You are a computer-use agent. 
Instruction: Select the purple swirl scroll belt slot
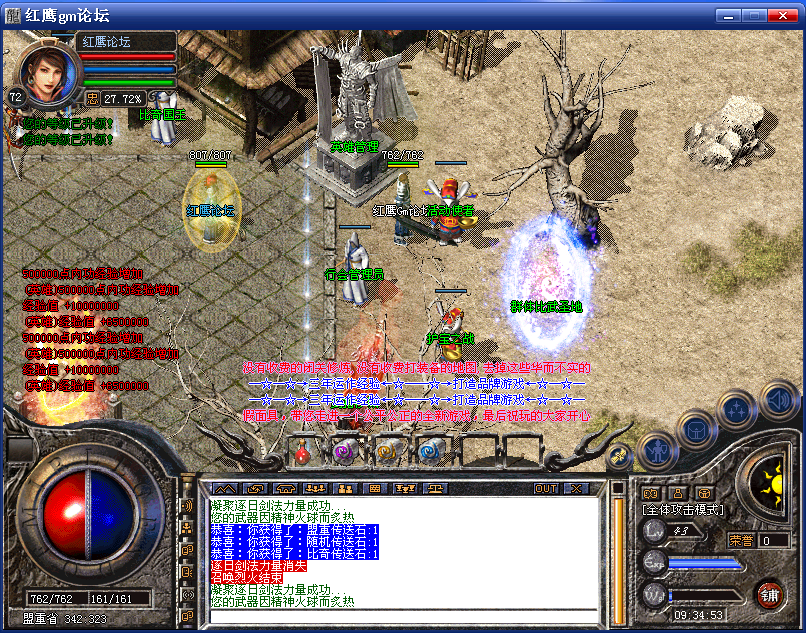tap(345, 452)
